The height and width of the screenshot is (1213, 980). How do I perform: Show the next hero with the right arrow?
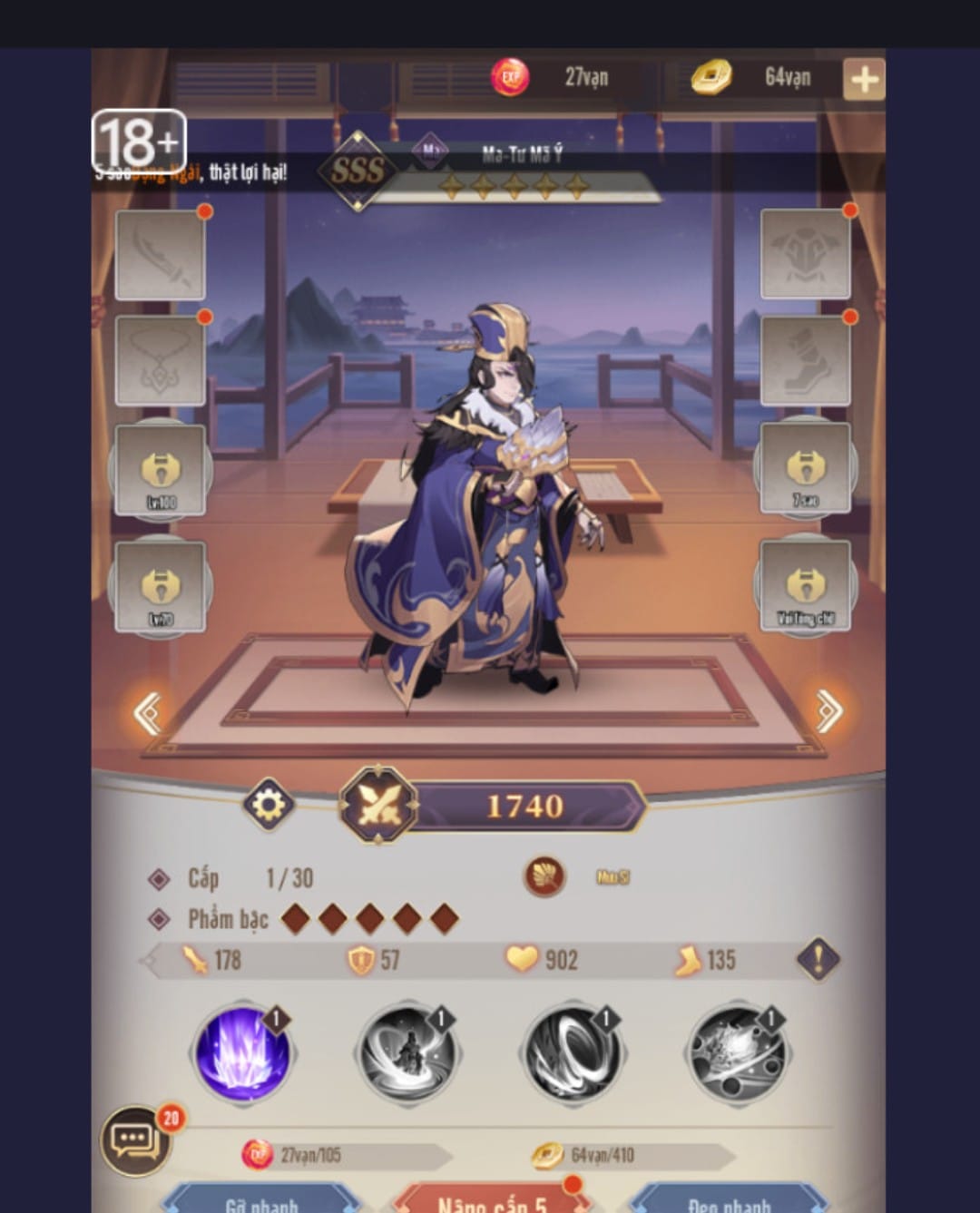tap(828, 710)
